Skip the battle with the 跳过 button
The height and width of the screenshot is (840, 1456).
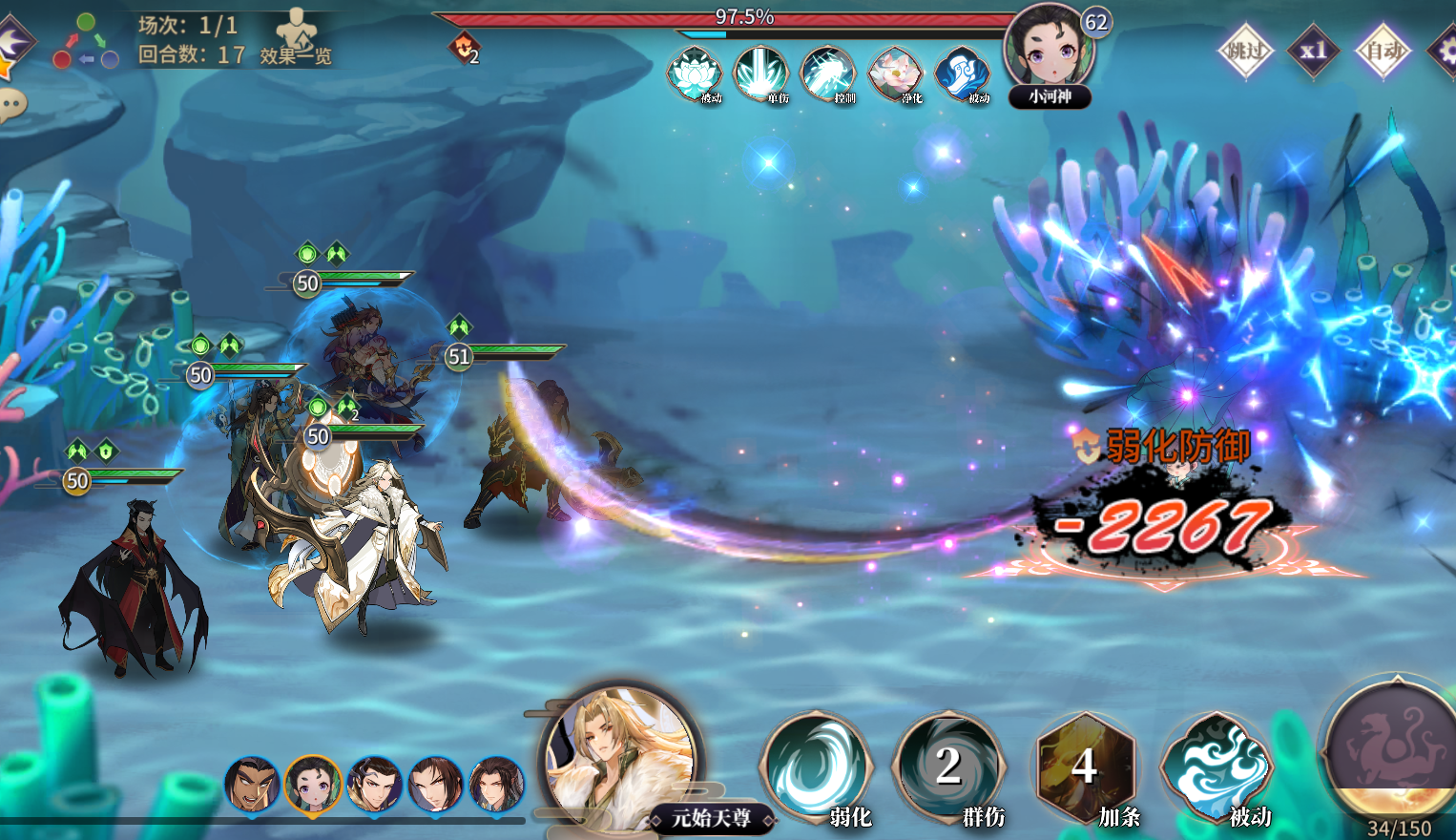click(1245, 50)
